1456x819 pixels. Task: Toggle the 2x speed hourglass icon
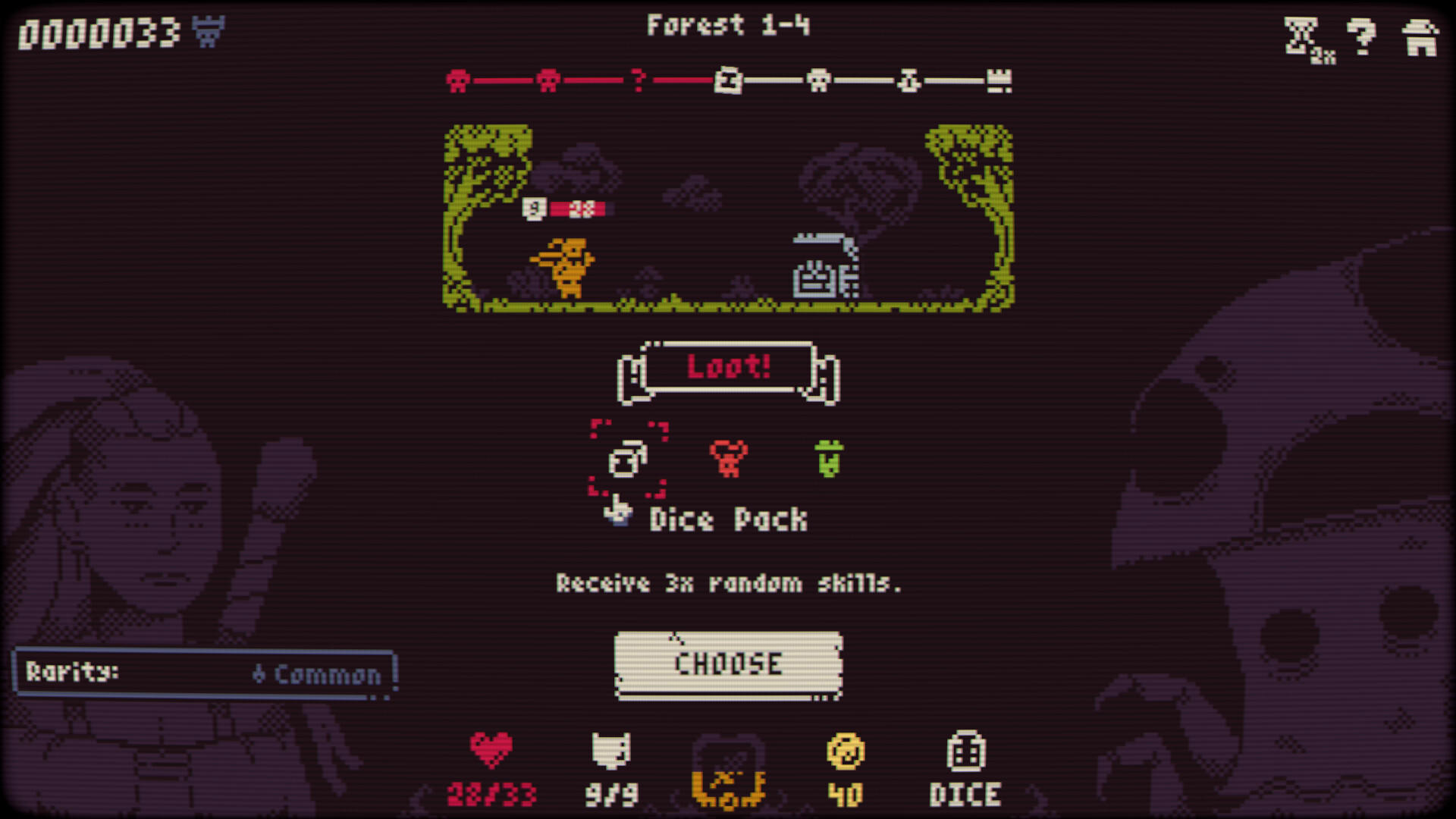point(1301,34)
